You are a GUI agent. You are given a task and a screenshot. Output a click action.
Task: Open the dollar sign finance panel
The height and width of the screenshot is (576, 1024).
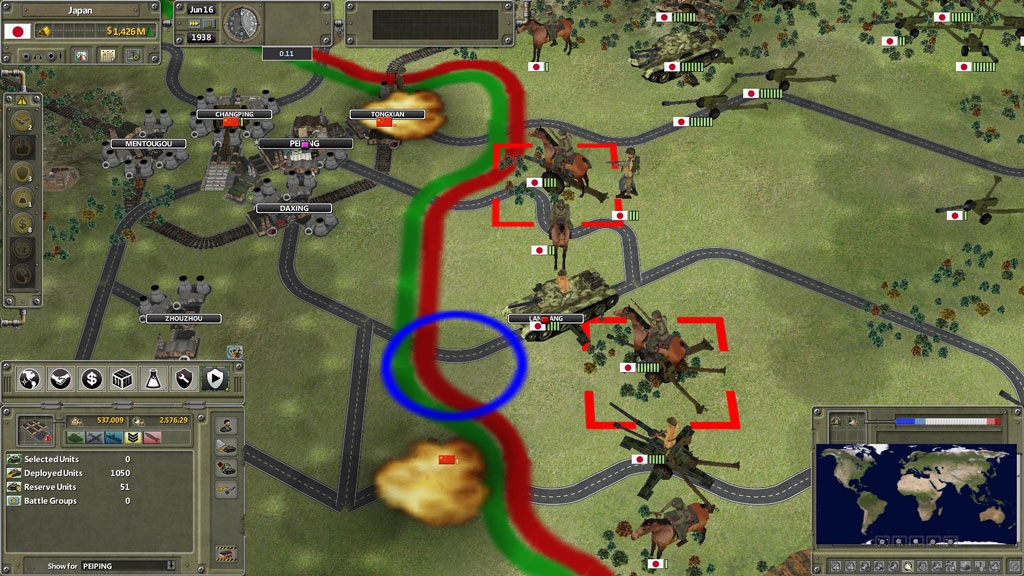tap(92, 379)
